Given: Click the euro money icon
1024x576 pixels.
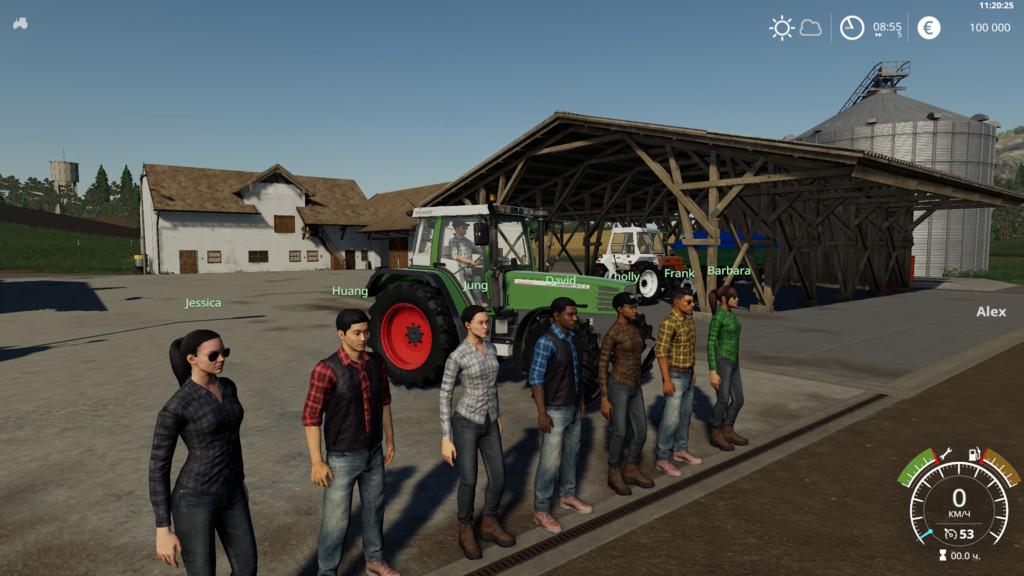Looking at the screenshot, I should coord(929,28).
